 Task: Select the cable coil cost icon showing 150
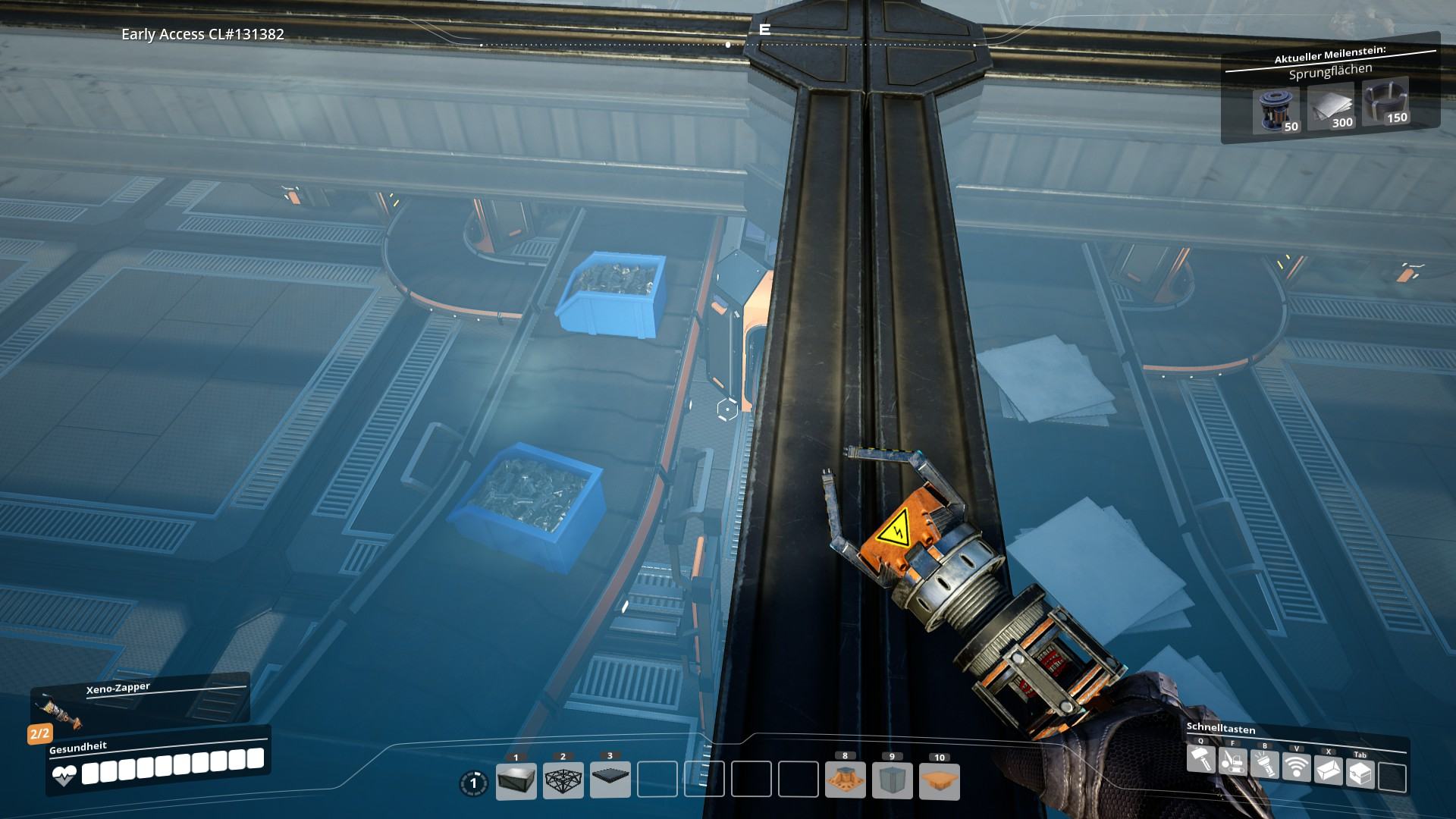tap(1385, 102)
